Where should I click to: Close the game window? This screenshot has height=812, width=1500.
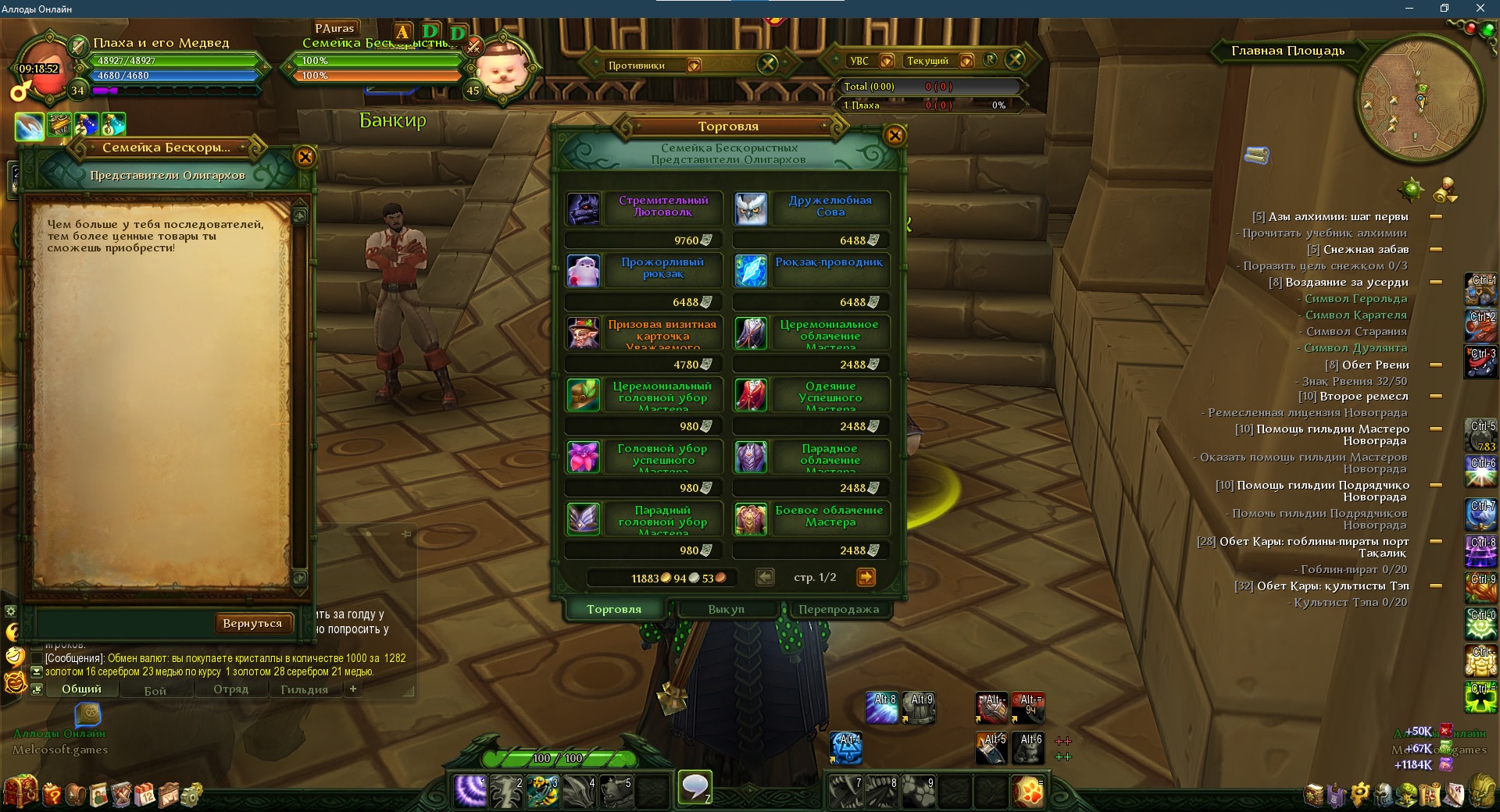click(x=1480, y=9)
